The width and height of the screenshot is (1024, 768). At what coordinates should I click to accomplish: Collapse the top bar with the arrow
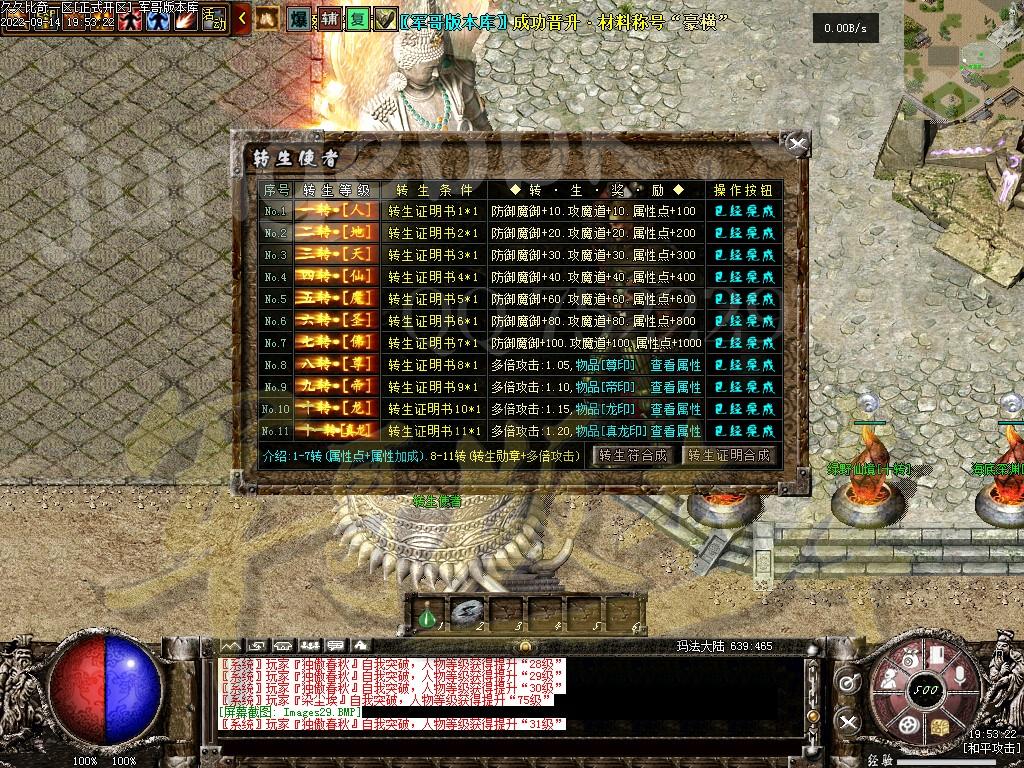point(242,18)
